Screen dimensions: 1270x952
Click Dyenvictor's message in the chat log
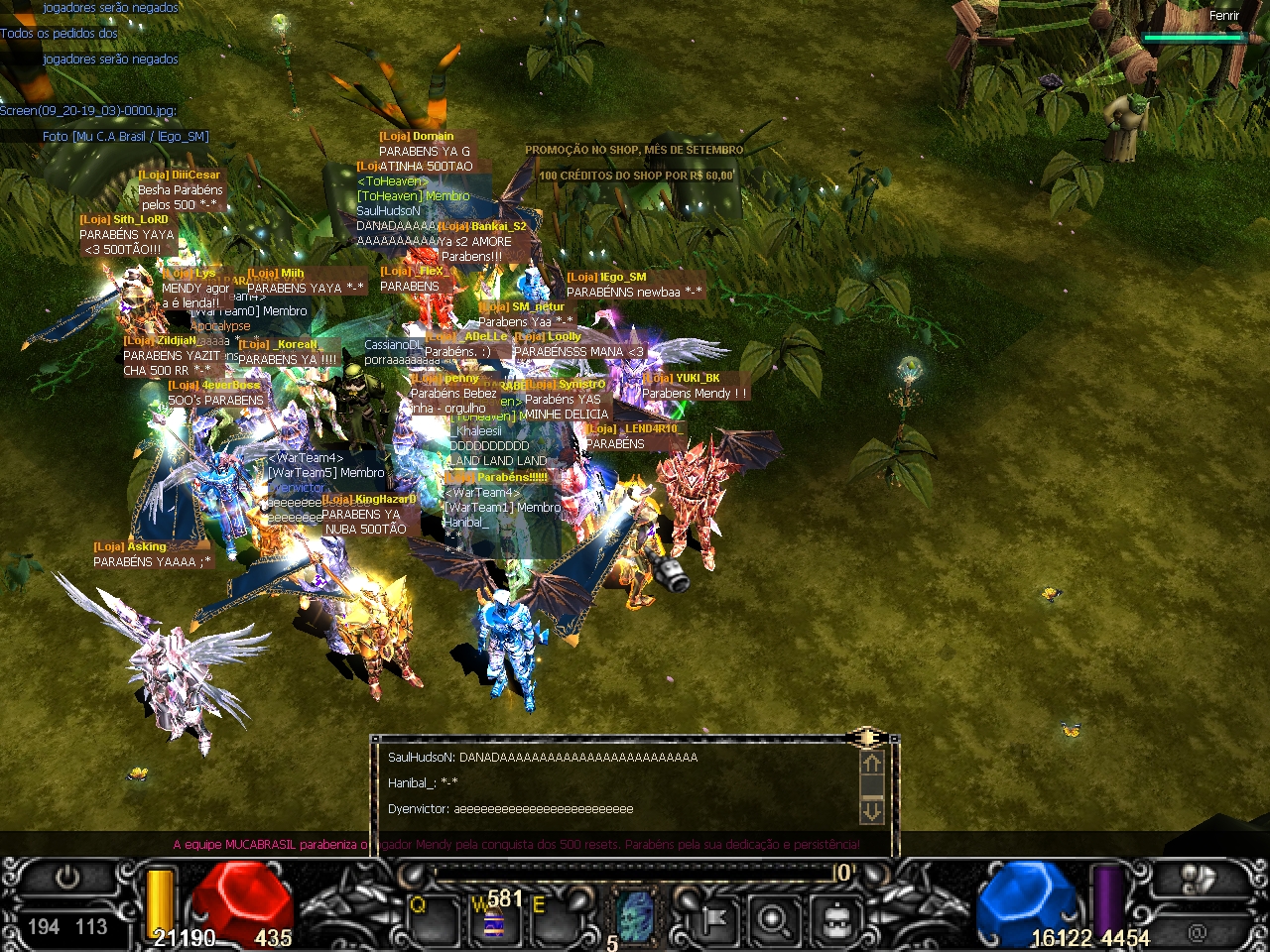510,809
